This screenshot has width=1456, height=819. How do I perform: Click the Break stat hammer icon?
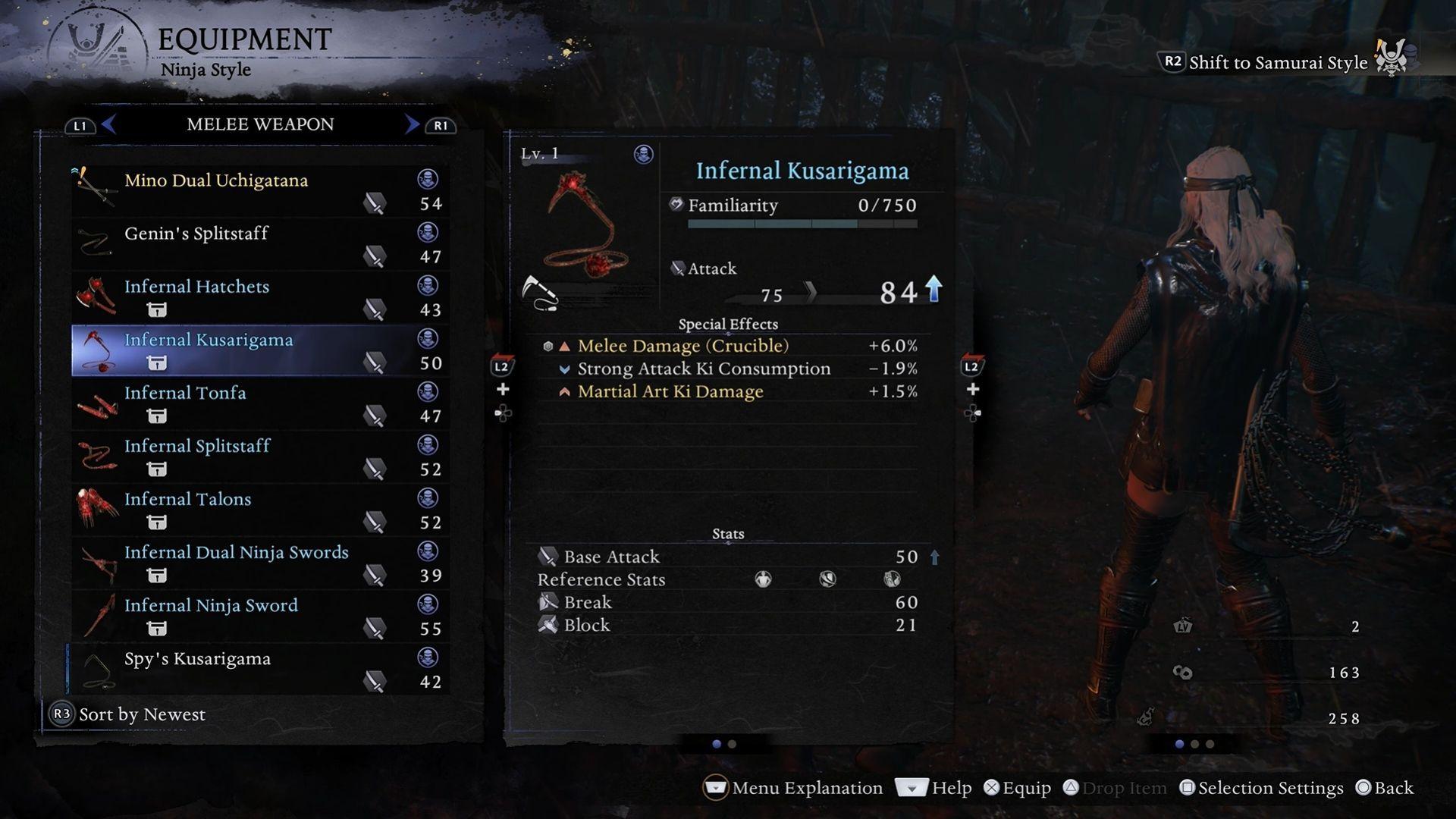click(548, 601)
